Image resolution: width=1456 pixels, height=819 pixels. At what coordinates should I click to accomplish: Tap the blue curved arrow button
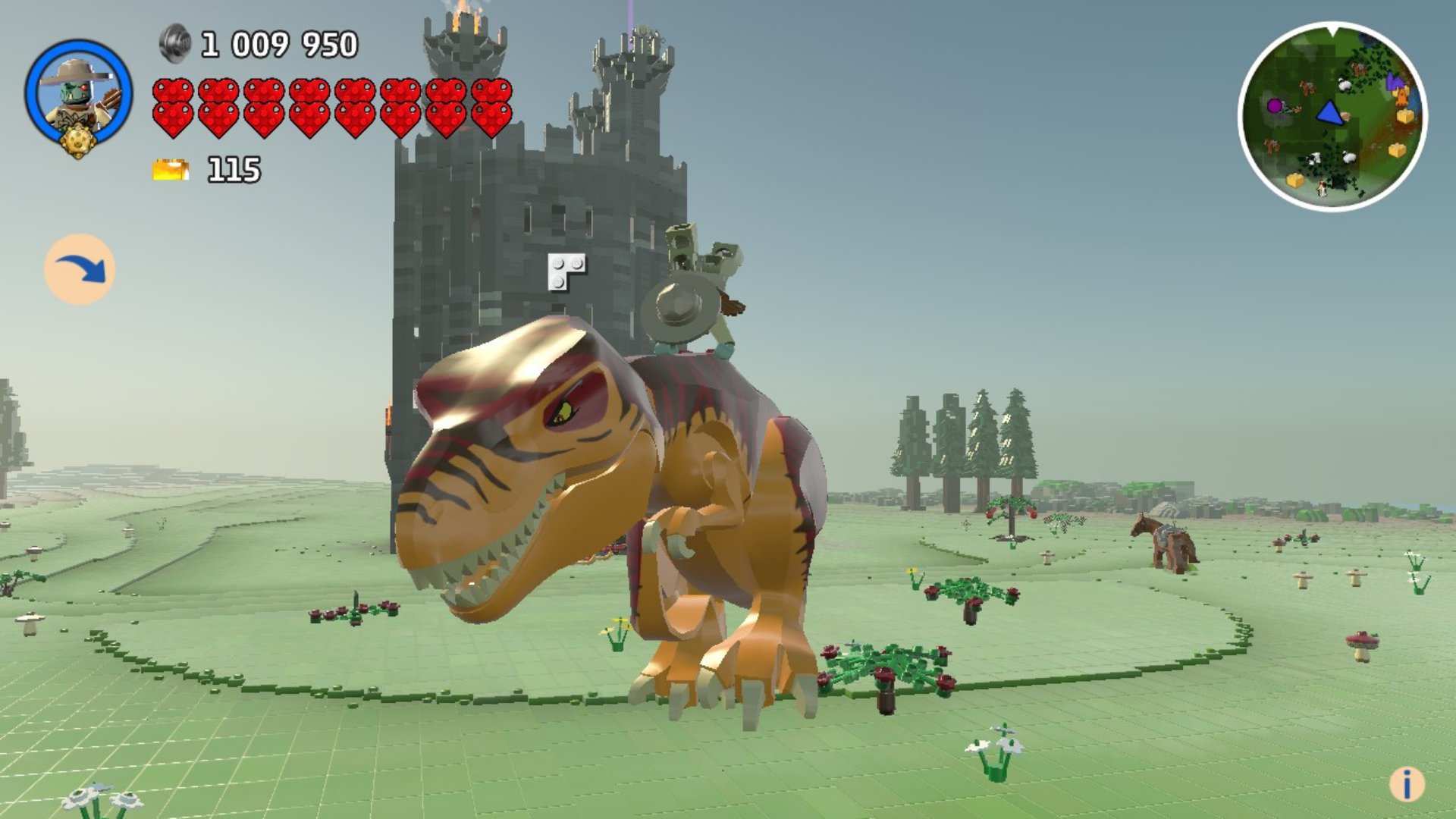pyautogui.click(x=80, y=270)
